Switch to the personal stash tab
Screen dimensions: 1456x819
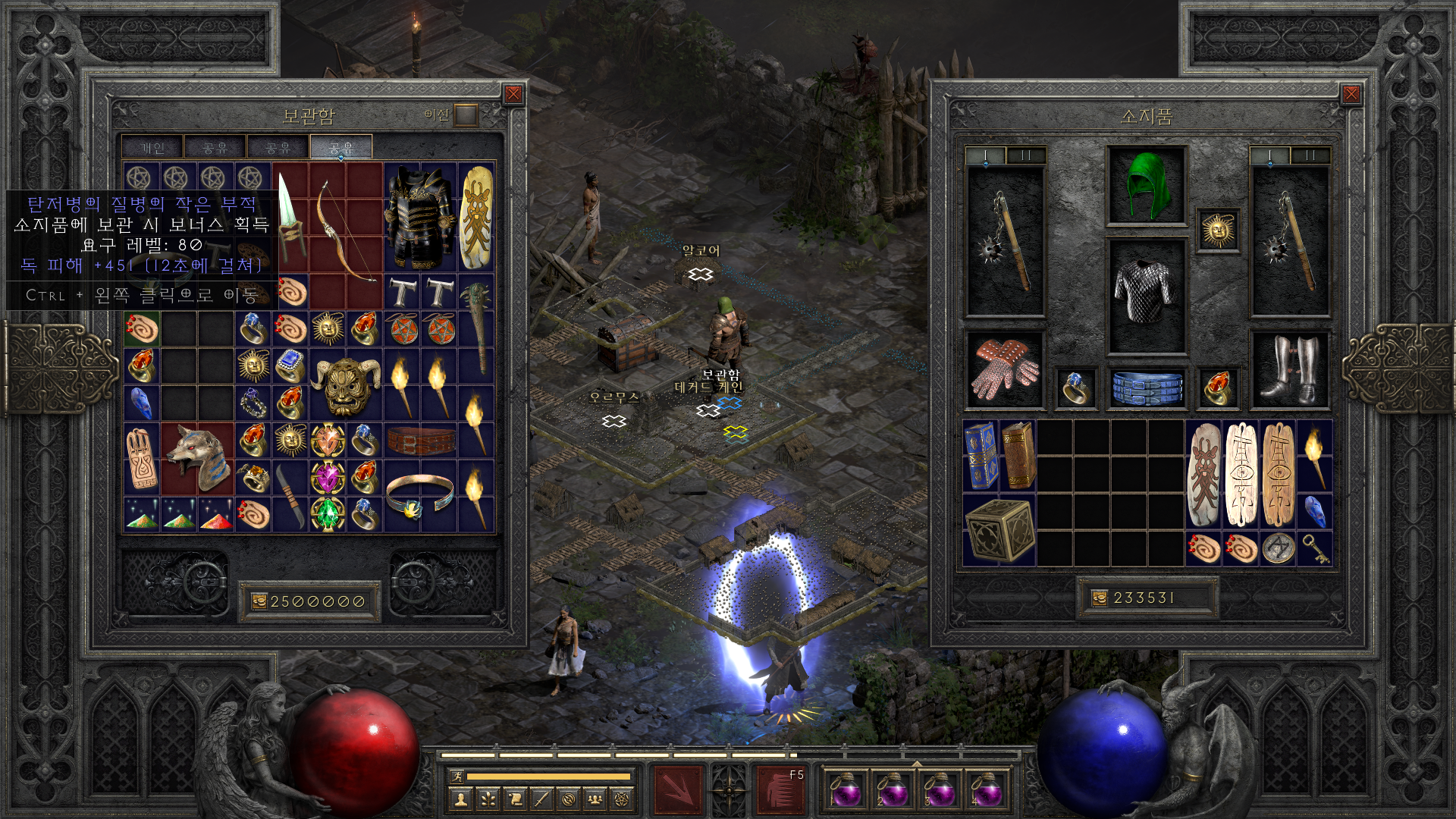click(x=152, y=148)
